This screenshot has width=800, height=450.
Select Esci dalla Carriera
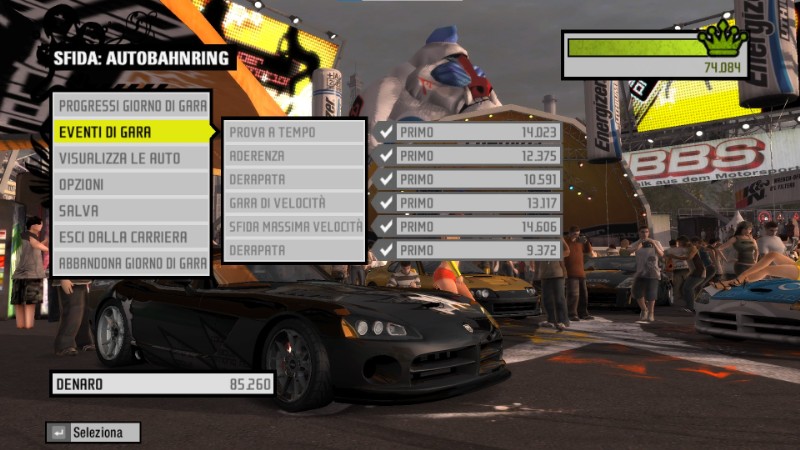click(x=131, y=238)
